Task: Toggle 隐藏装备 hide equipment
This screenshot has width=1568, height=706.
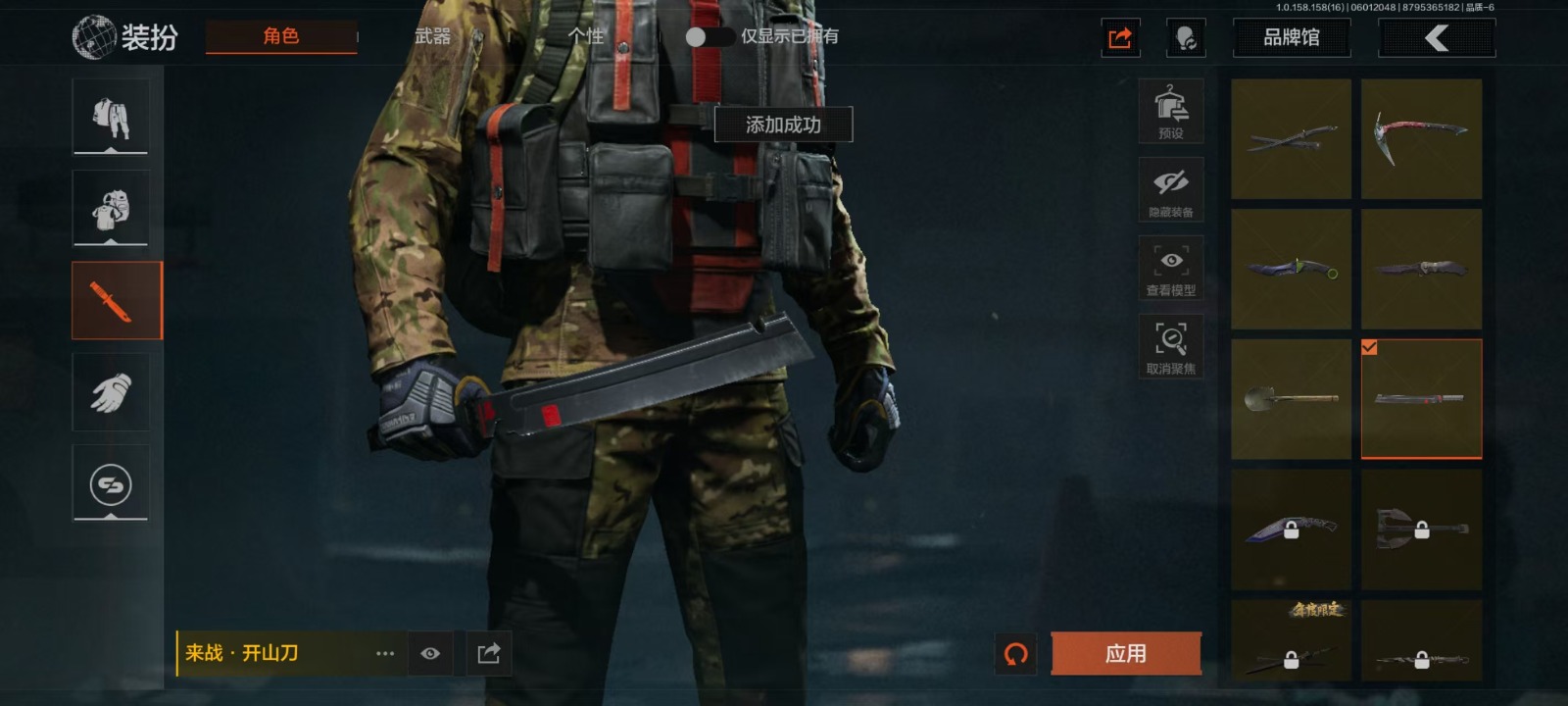Action: [x=1170, y=190]
